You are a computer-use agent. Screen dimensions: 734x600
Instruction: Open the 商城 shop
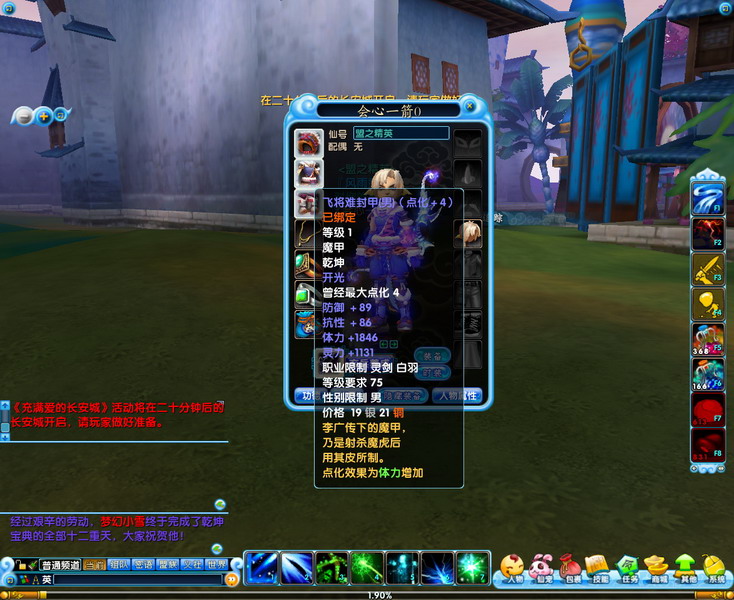pos(656,569)
